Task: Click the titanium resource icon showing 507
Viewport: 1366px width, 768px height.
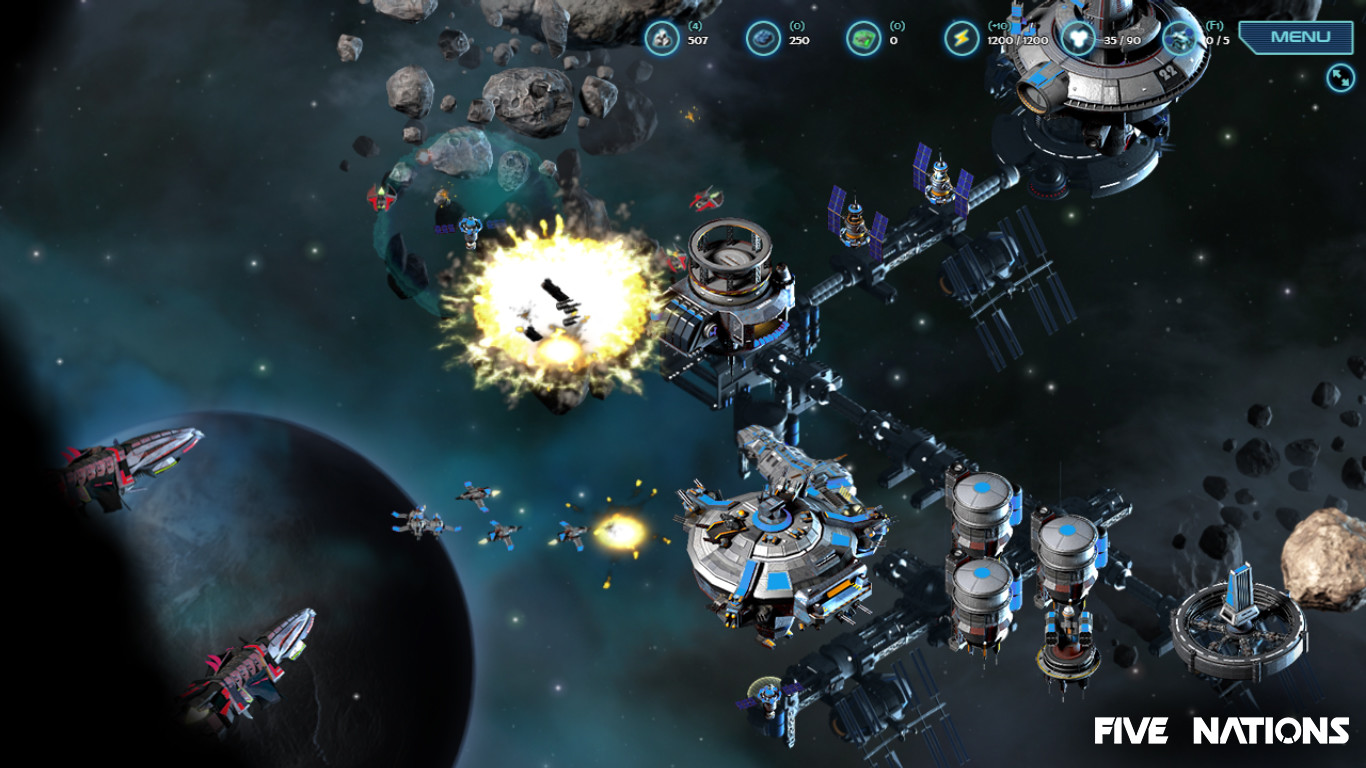Action: [665, 37]
